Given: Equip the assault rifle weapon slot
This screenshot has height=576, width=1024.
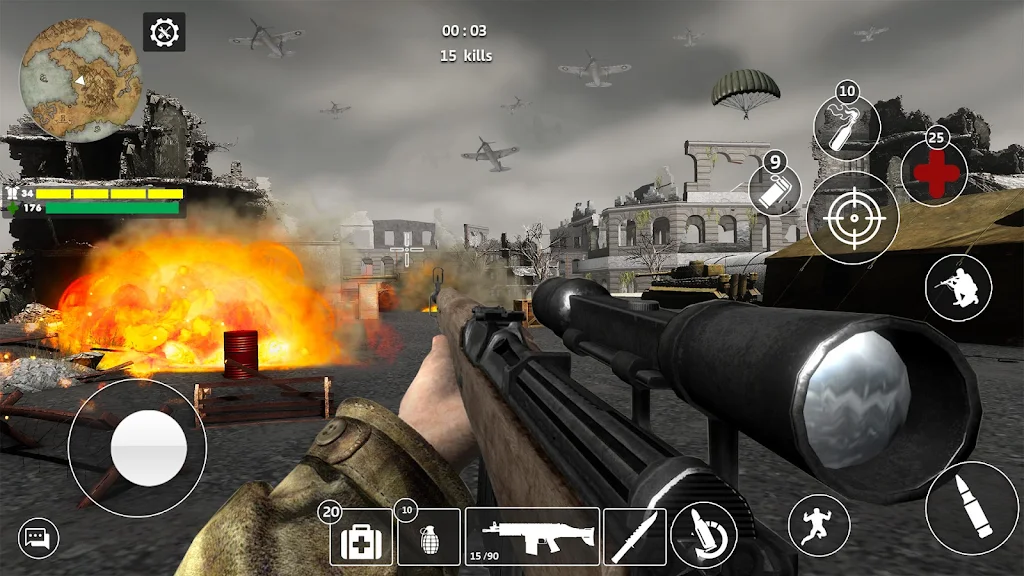Looking at the screenshot, I should click(532, 537).
